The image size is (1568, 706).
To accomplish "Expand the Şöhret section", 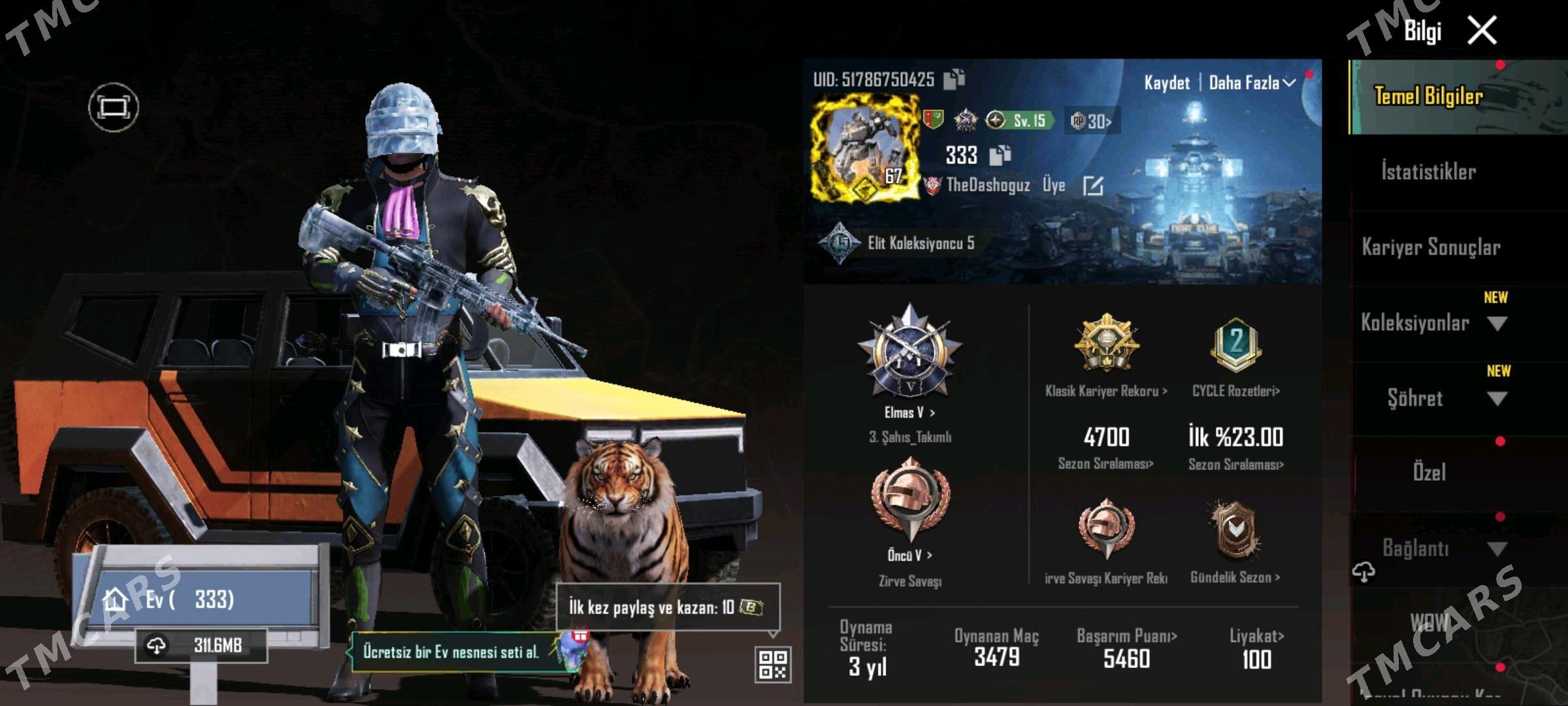I will pos(1497,399).
